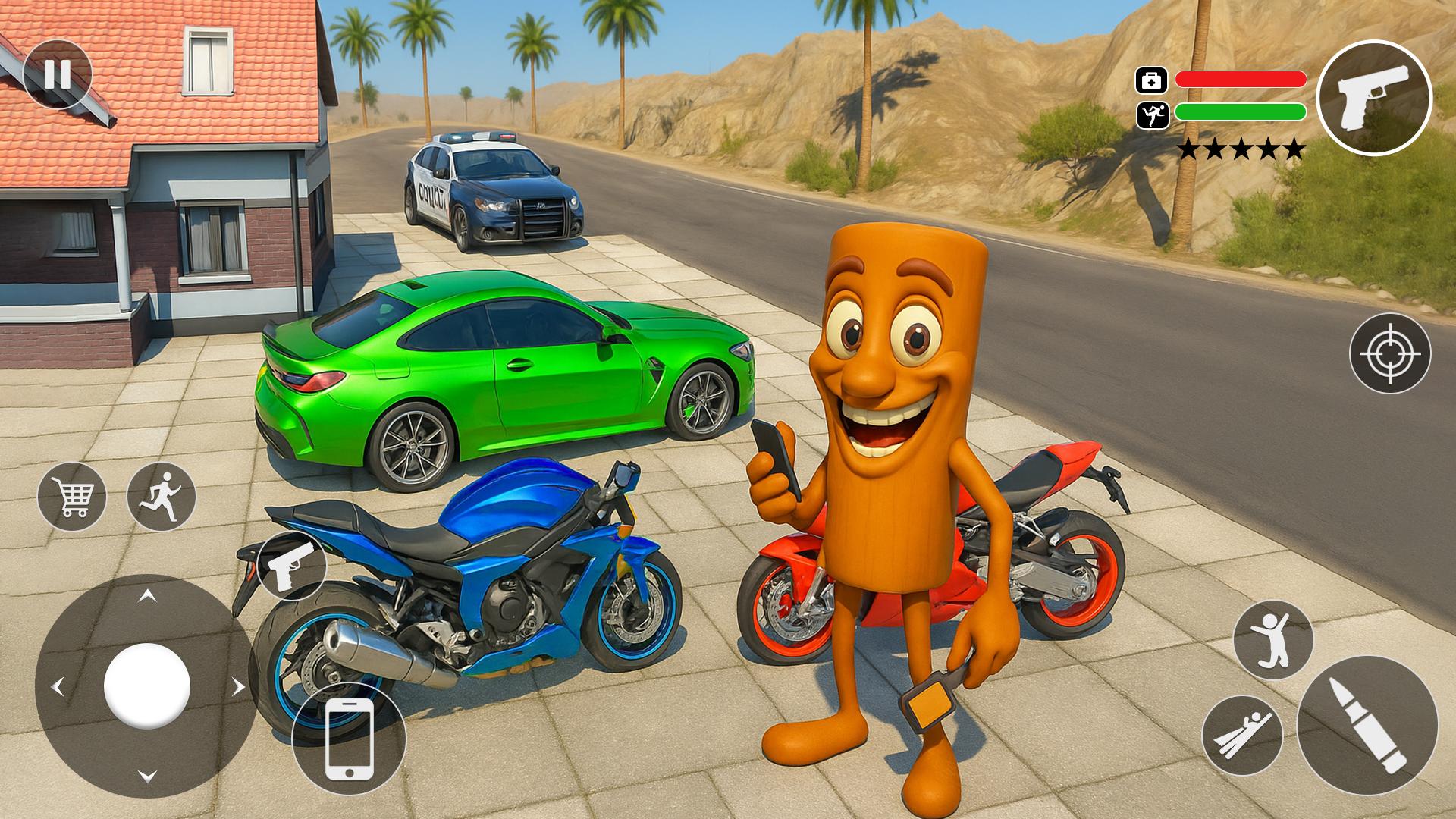
Task: Make the character jump
Action: coord(1273,640)
